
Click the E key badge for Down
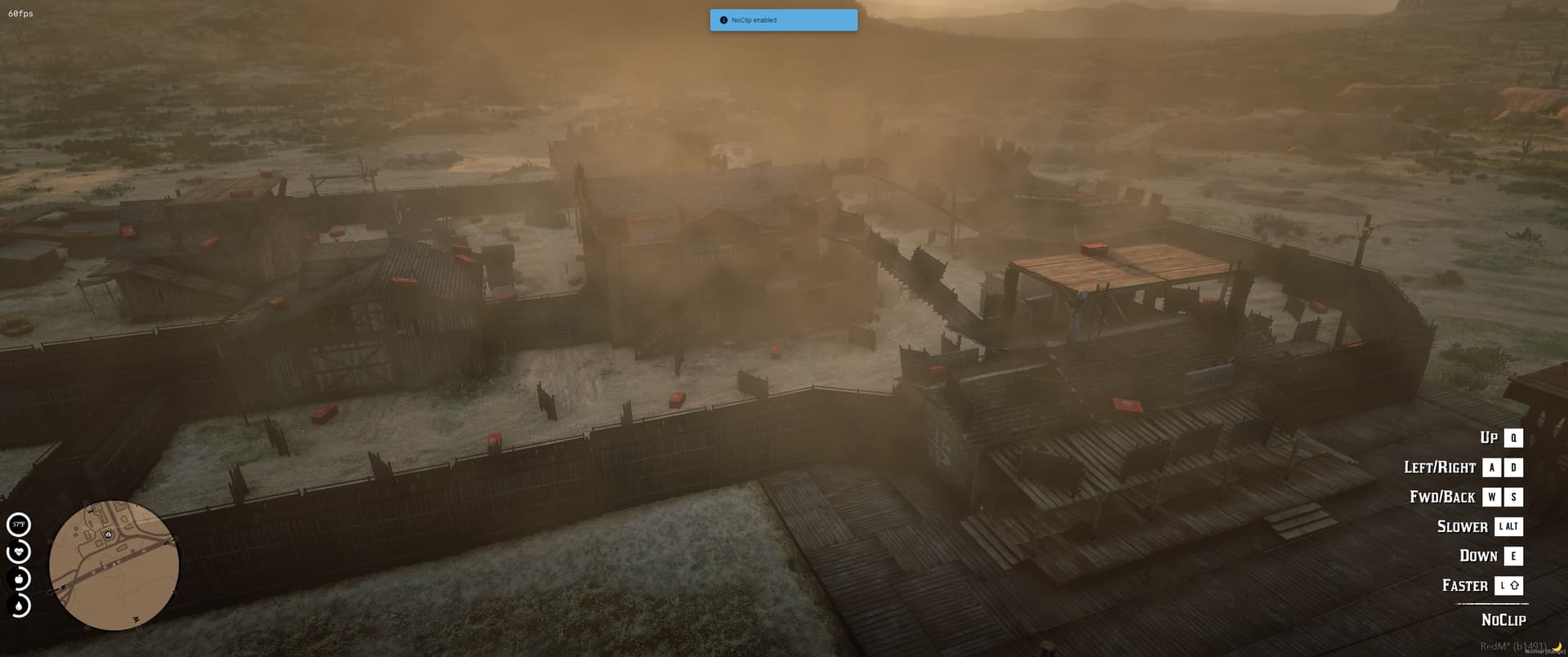pyautogui.click(x=1512, y=556)
